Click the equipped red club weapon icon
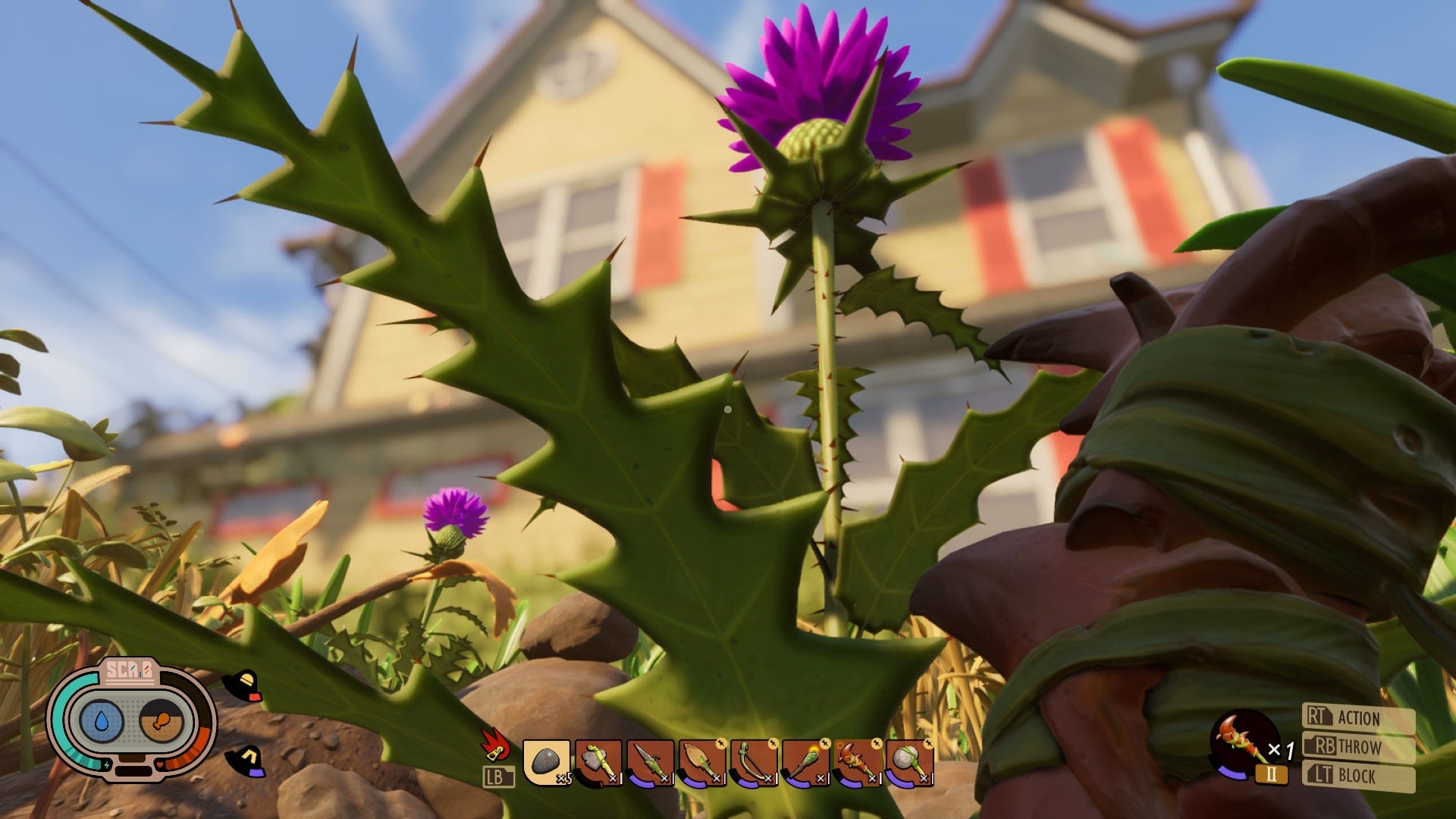Viewport: 1456px width, 819px height. tap(1240, 739)
